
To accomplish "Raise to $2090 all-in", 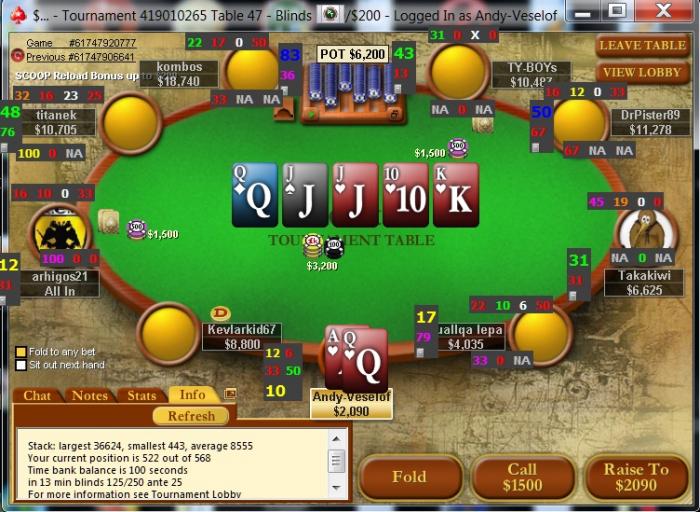I will 636,477.
